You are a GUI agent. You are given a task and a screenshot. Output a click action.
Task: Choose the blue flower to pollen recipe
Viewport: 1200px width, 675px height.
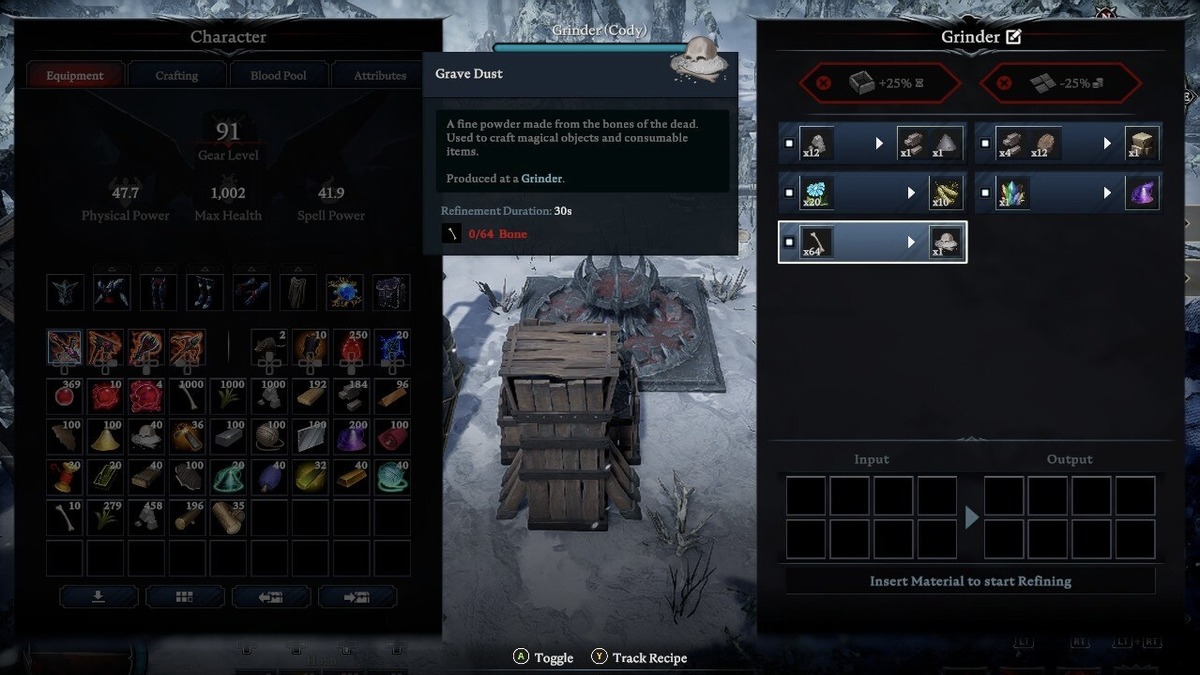(872, 191)
